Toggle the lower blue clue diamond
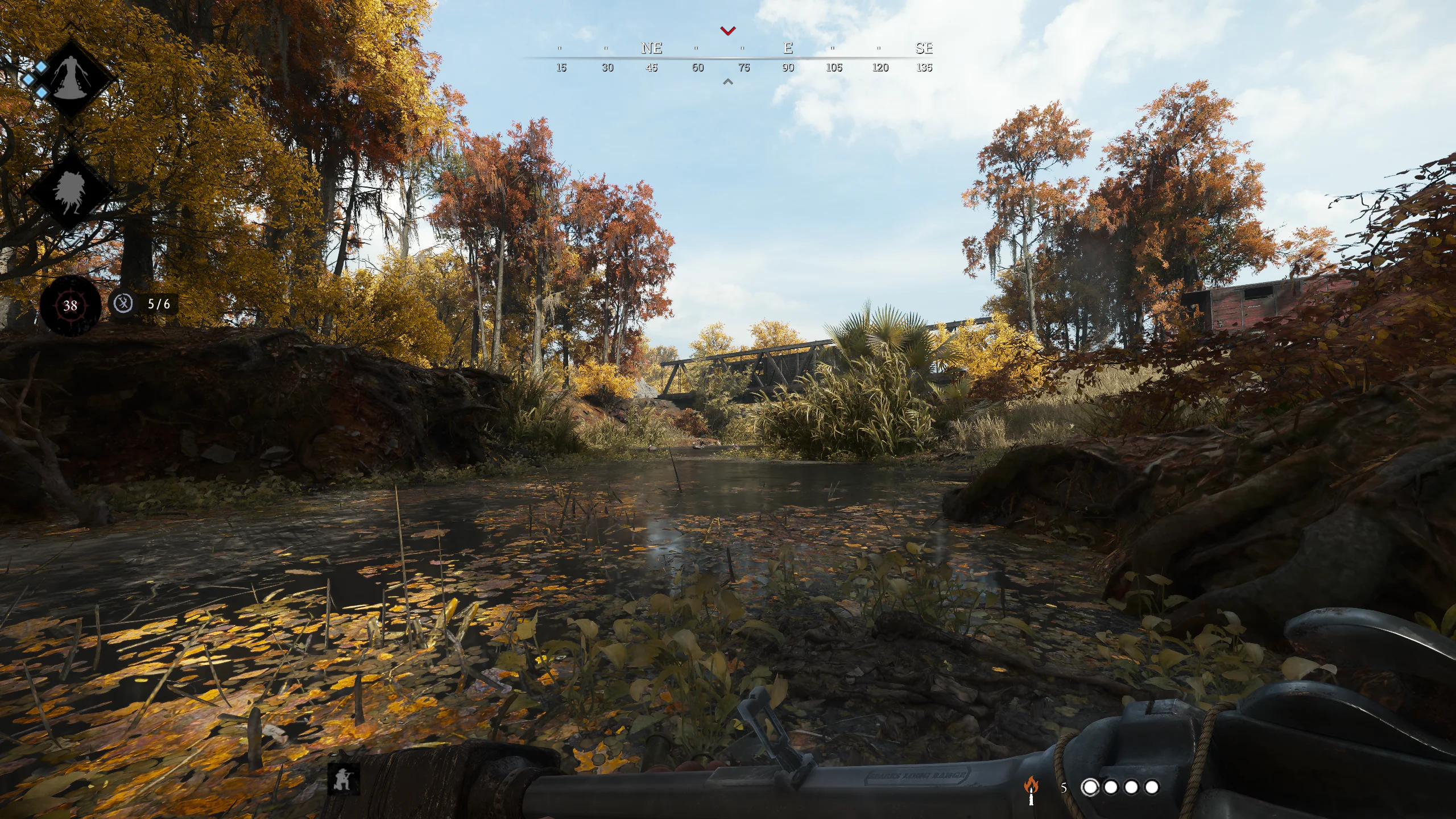This screenshot has height=819, width=1456. 42,92
